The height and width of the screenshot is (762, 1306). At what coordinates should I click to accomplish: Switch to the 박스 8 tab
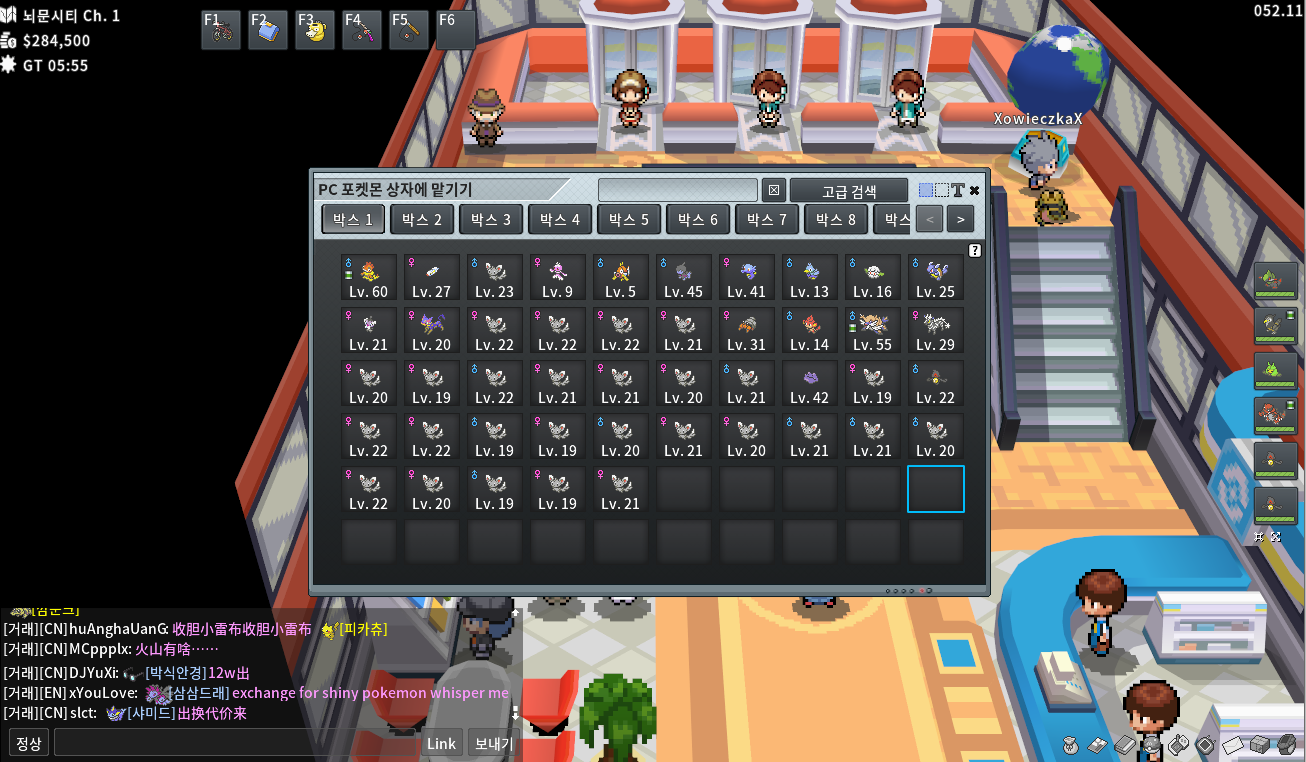click(836, 219)
